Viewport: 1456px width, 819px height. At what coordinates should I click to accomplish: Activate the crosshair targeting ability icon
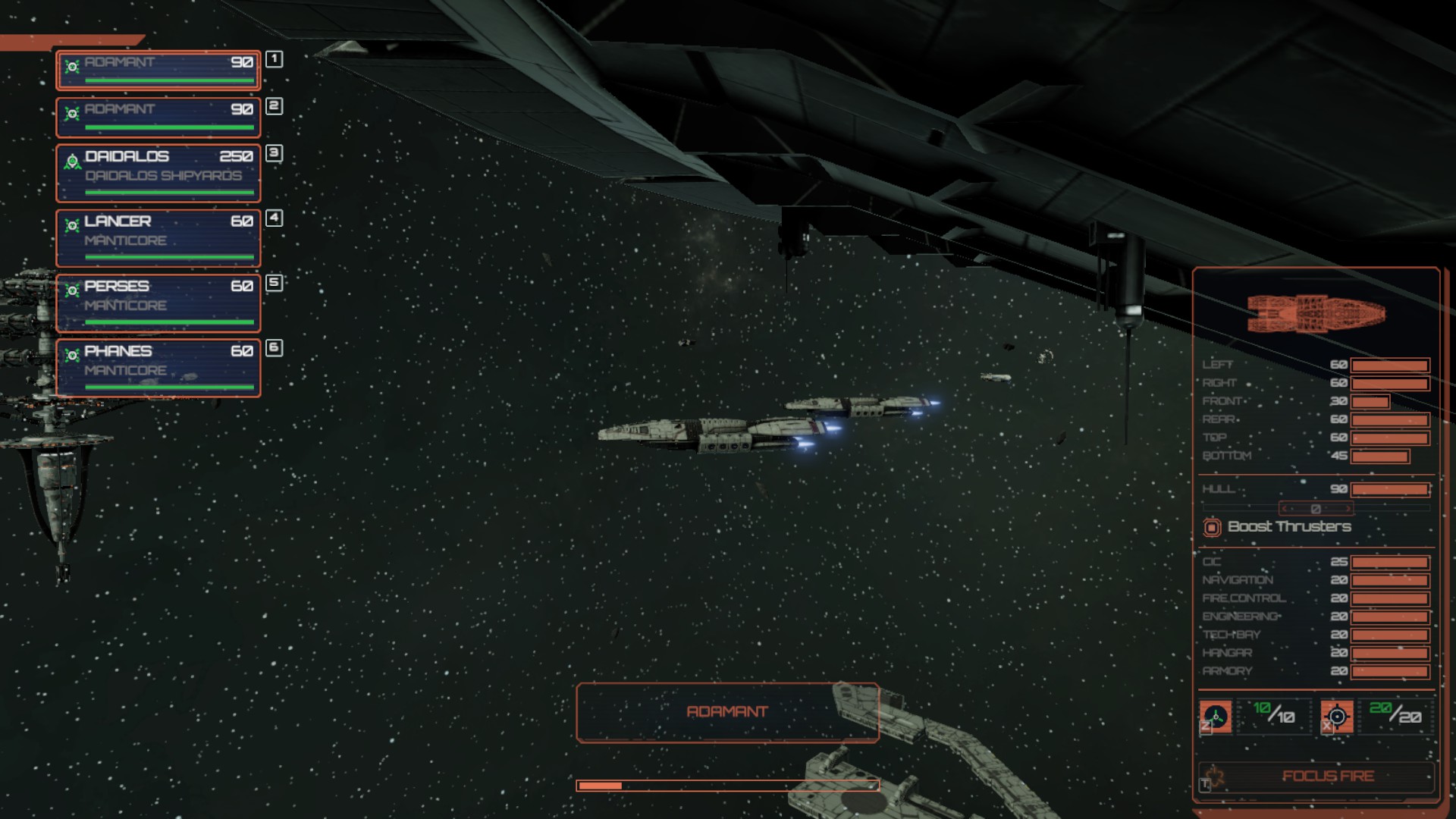tap(1337, 717)
